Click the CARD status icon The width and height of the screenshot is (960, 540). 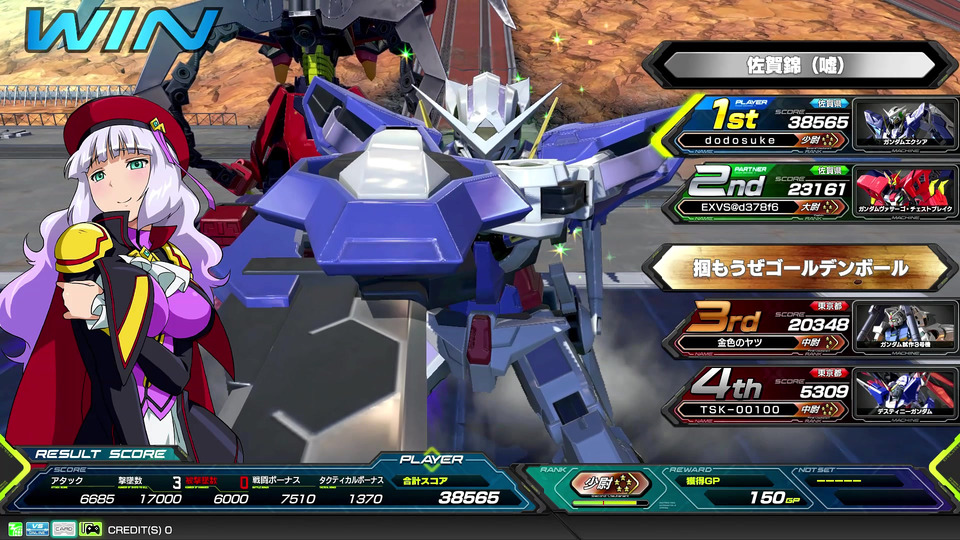(63, 529)
